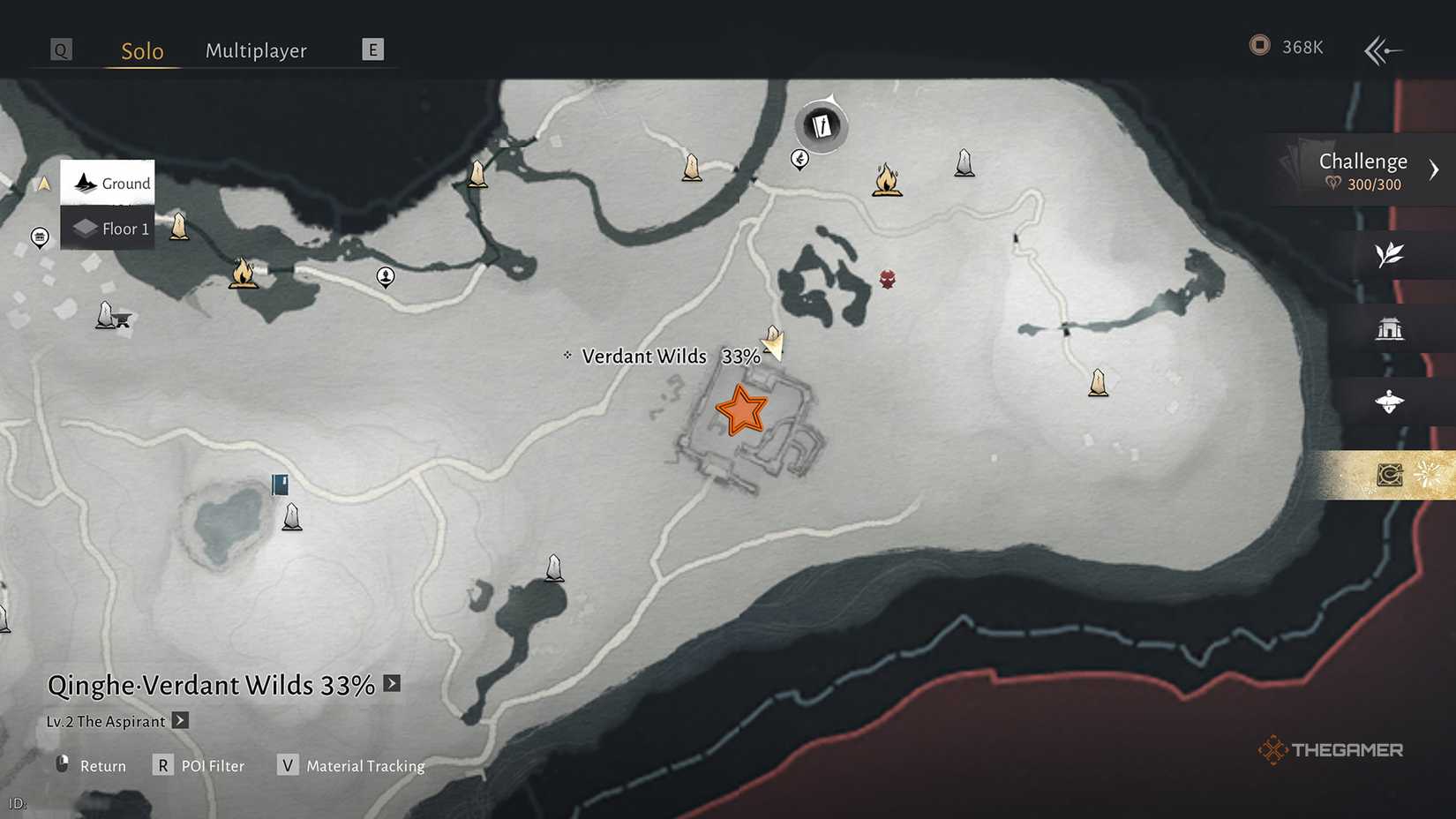Click the red enemy skull marker on the map
1456x819 pixels.
pyautogui.click(x=886, y=278)
